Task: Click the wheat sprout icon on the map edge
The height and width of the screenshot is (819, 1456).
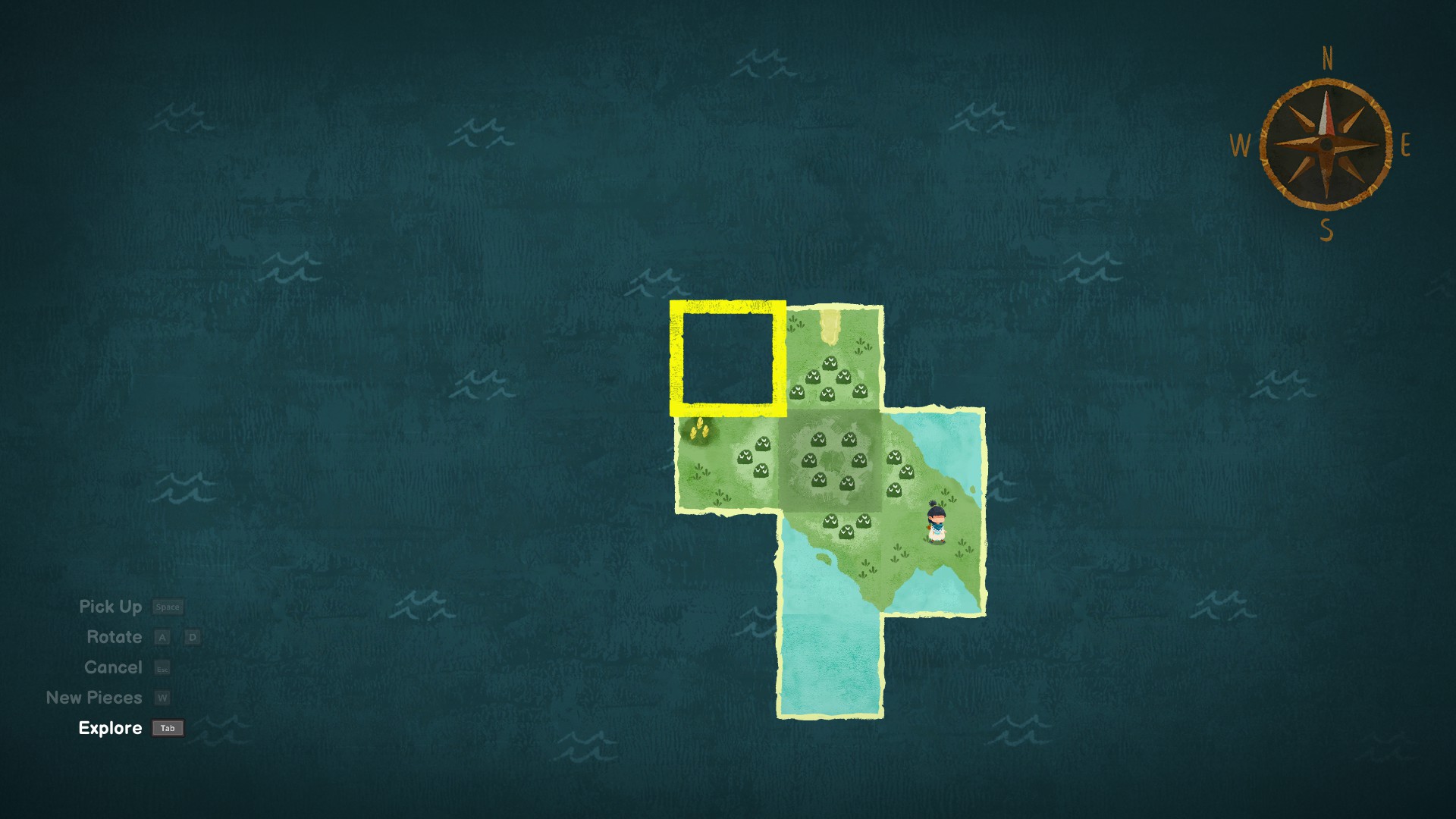Action: (699, 429)
